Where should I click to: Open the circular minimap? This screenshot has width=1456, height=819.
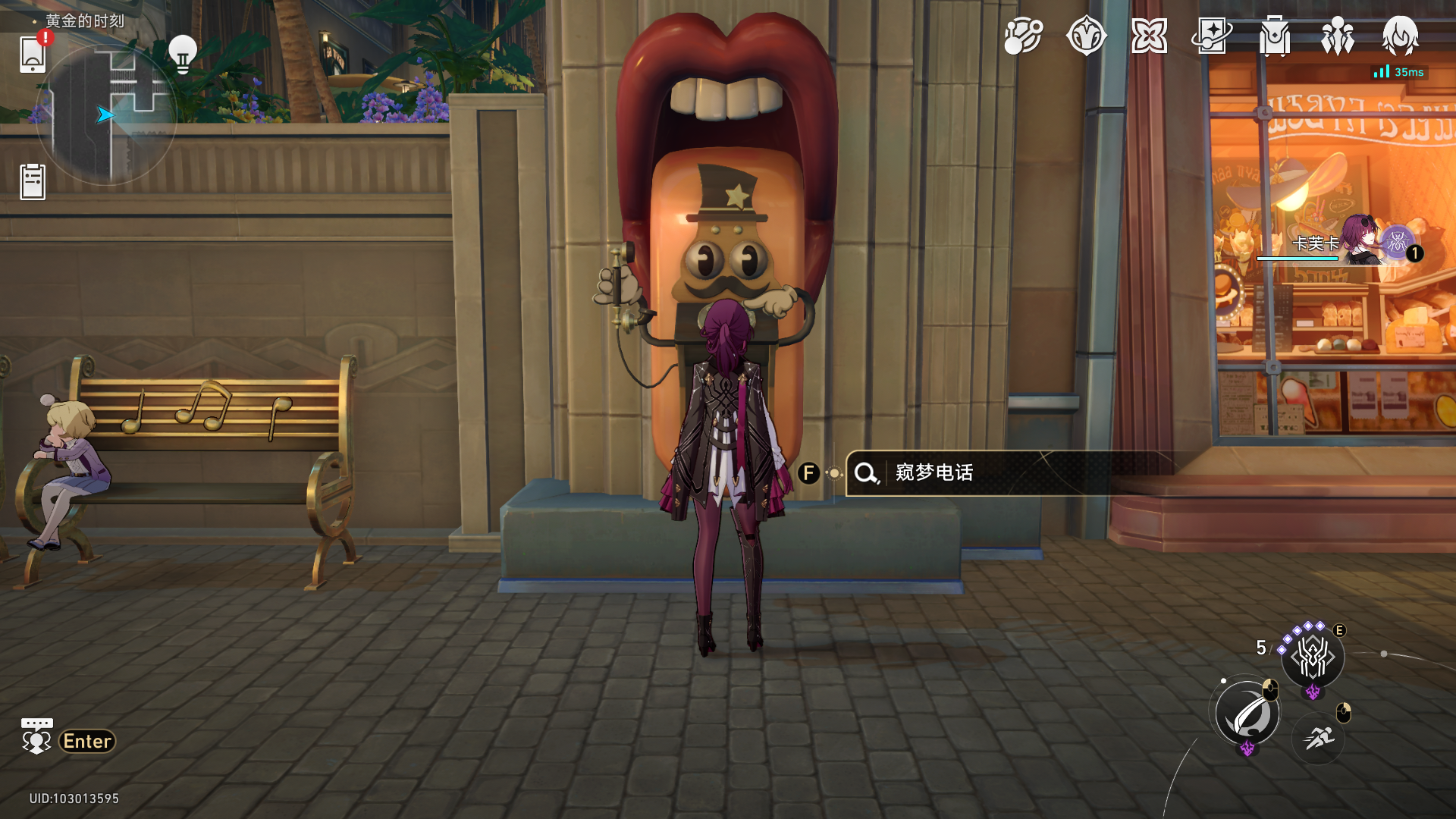coord(106,115)
